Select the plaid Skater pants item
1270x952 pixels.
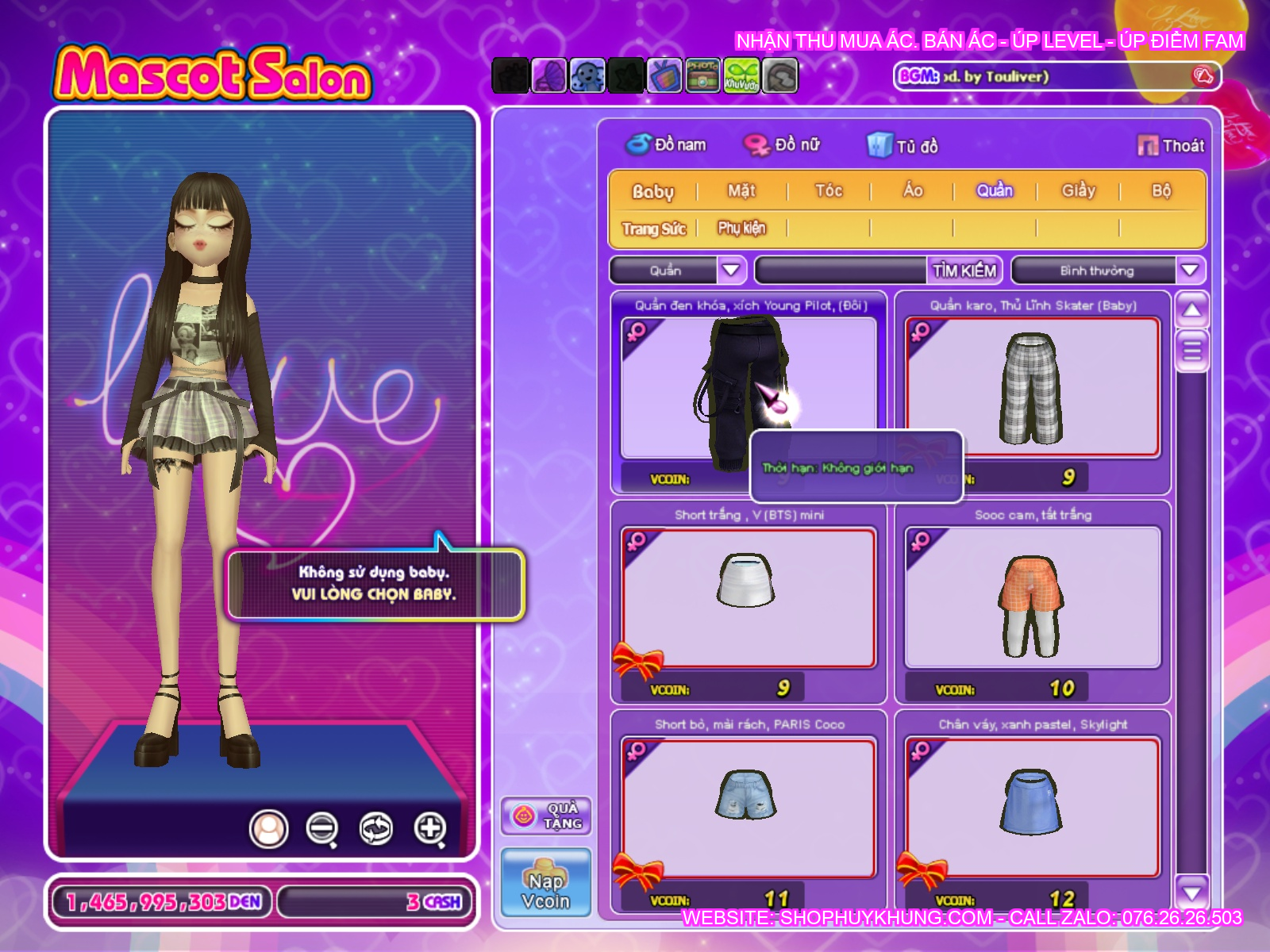point(1032,388)
